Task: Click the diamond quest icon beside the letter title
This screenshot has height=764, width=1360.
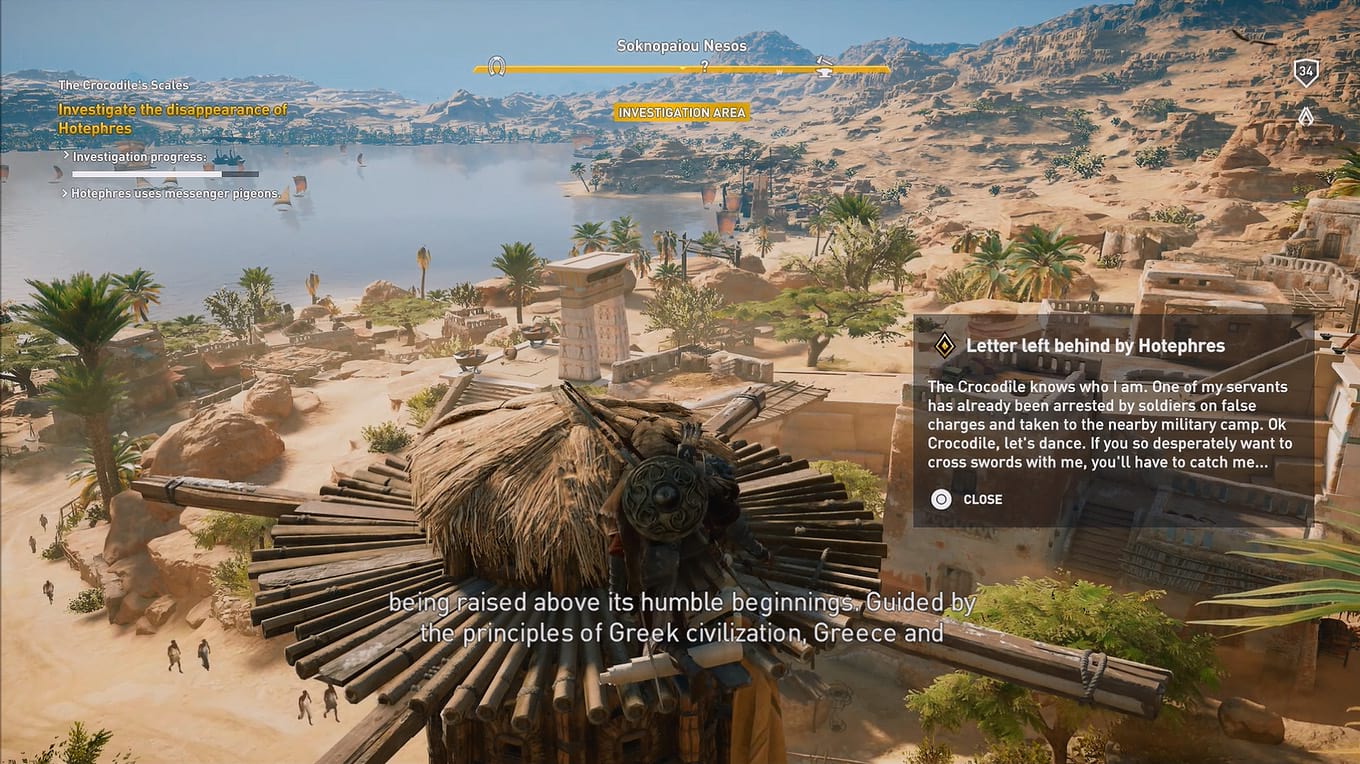Action: coord(945,345)
